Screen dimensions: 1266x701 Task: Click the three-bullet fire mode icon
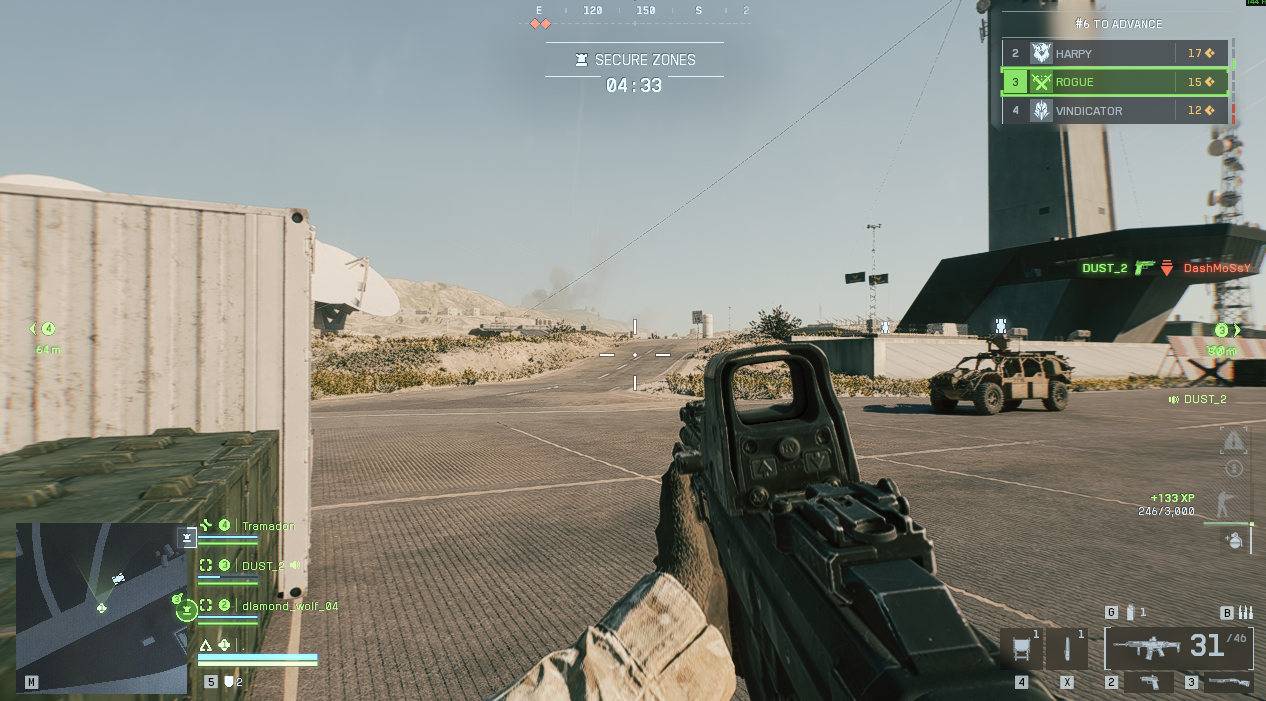click(1245, 612)
